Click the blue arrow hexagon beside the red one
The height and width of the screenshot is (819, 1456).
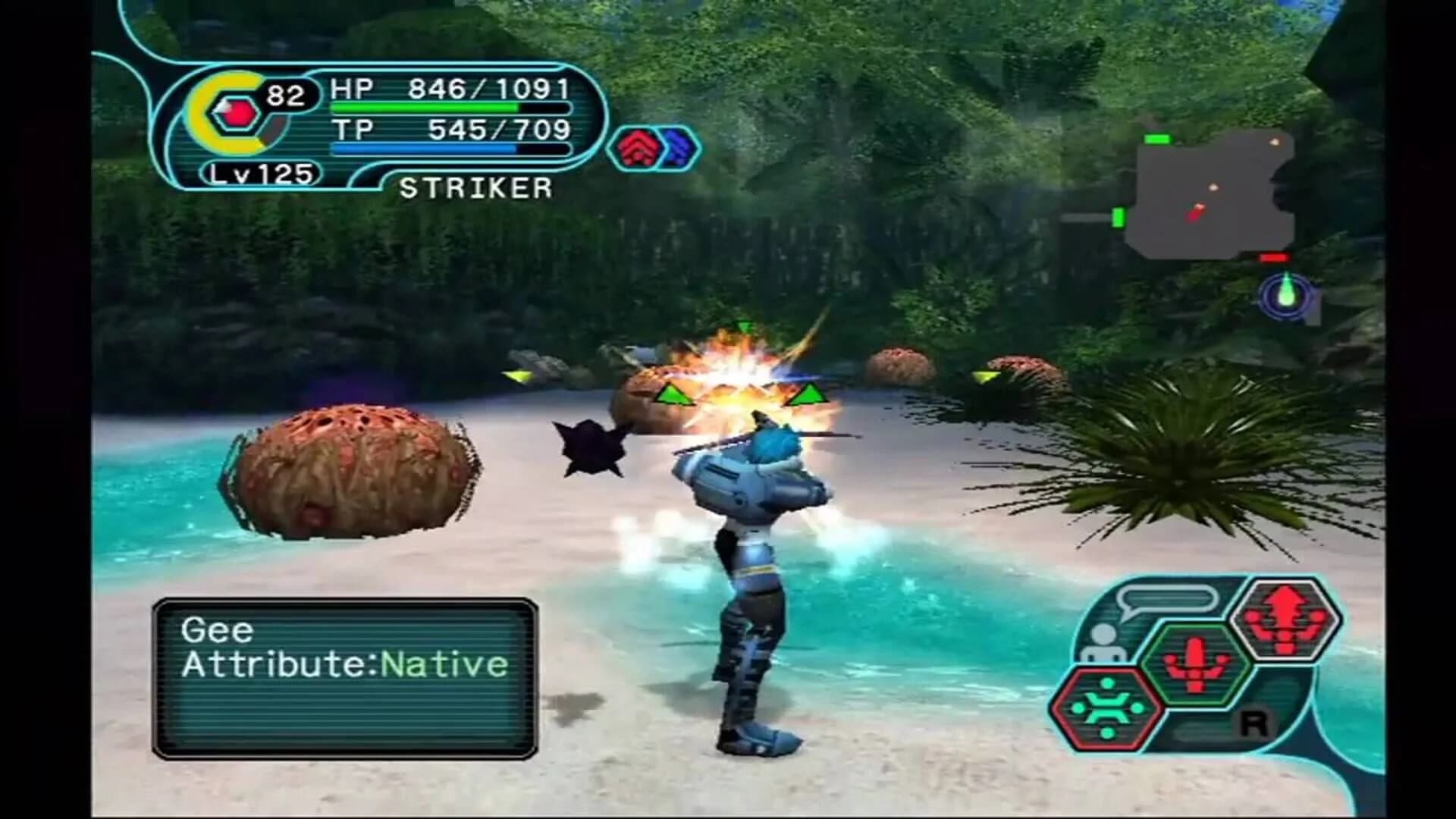pyautogui.click(x=679, y=149)
